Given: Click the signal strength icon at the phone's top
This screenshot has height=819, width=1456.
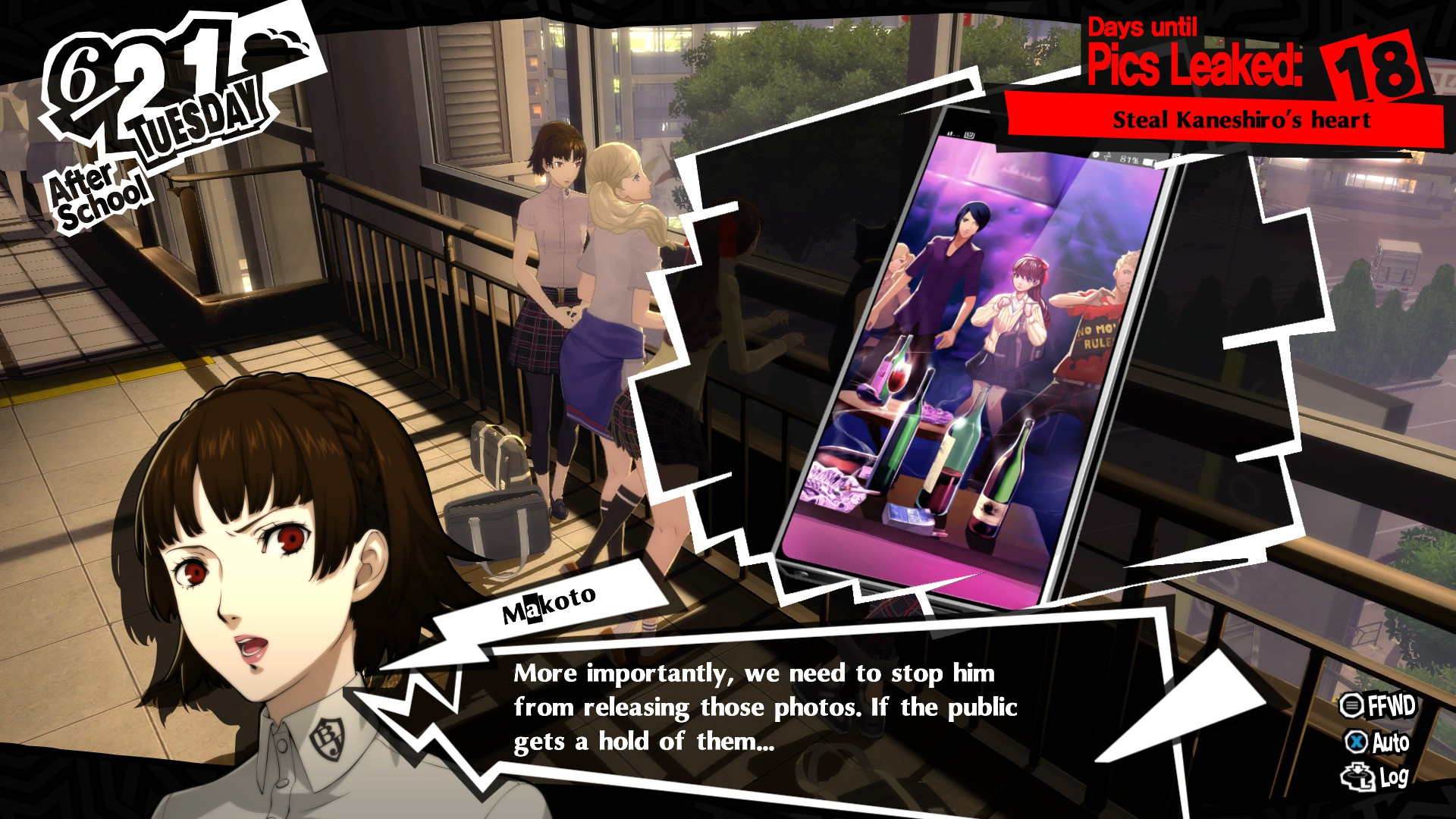Looking at the screenshot, I should [x=949, y=133].
